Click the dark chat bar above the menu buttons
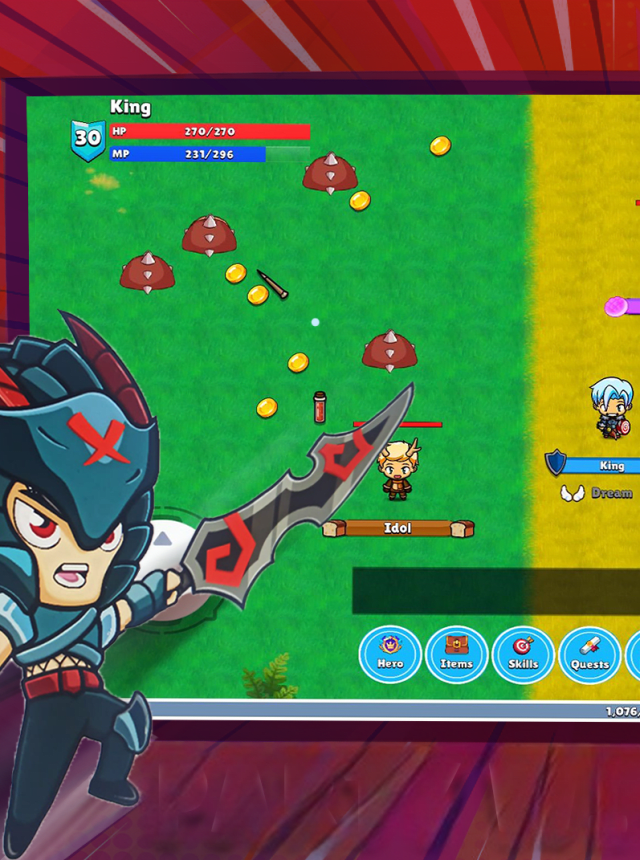The width and height of the screenshot is (640, 860). [495, 590]
